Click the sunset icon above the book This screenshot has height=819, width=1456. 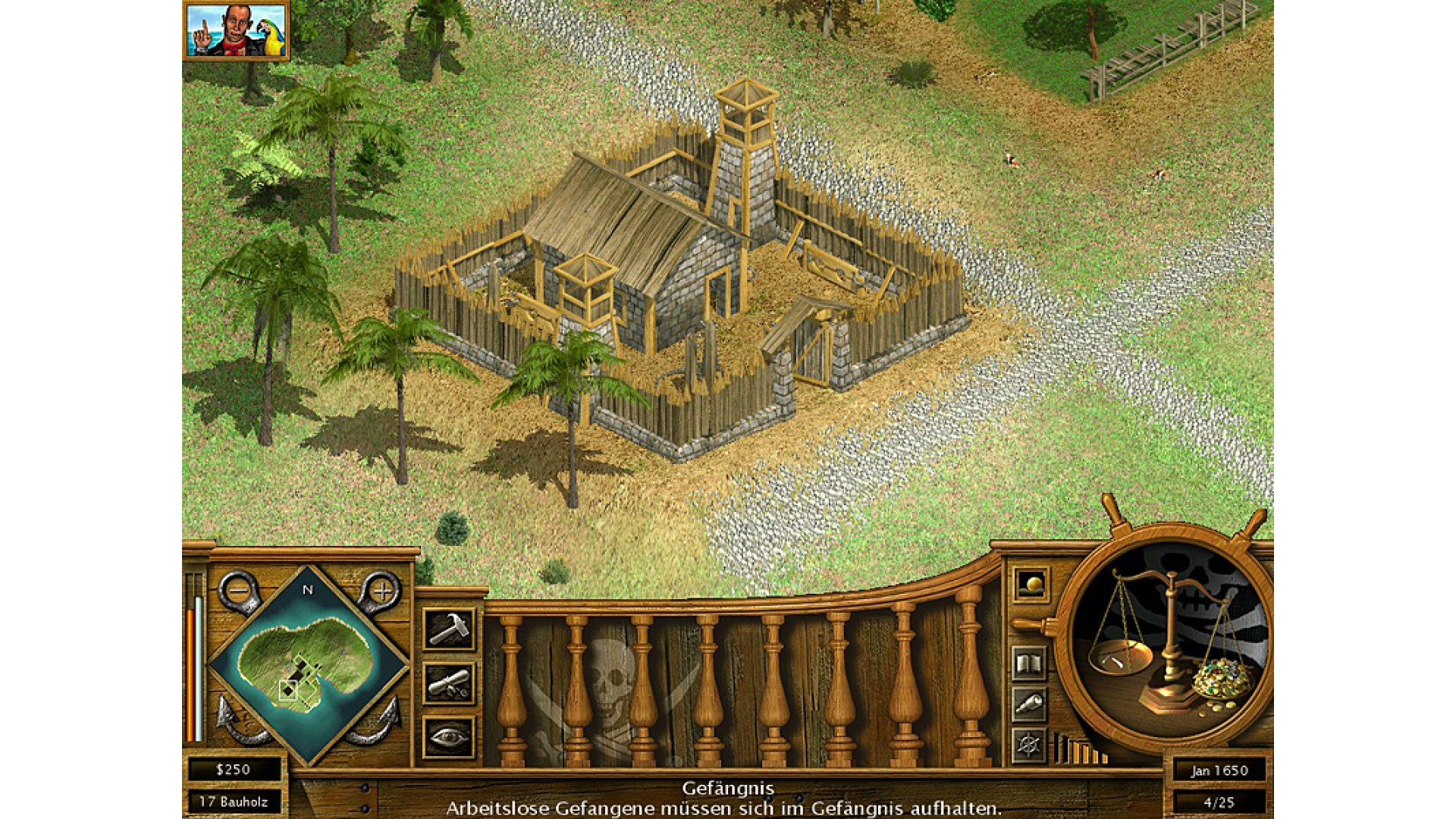[x=1031, y=585]
